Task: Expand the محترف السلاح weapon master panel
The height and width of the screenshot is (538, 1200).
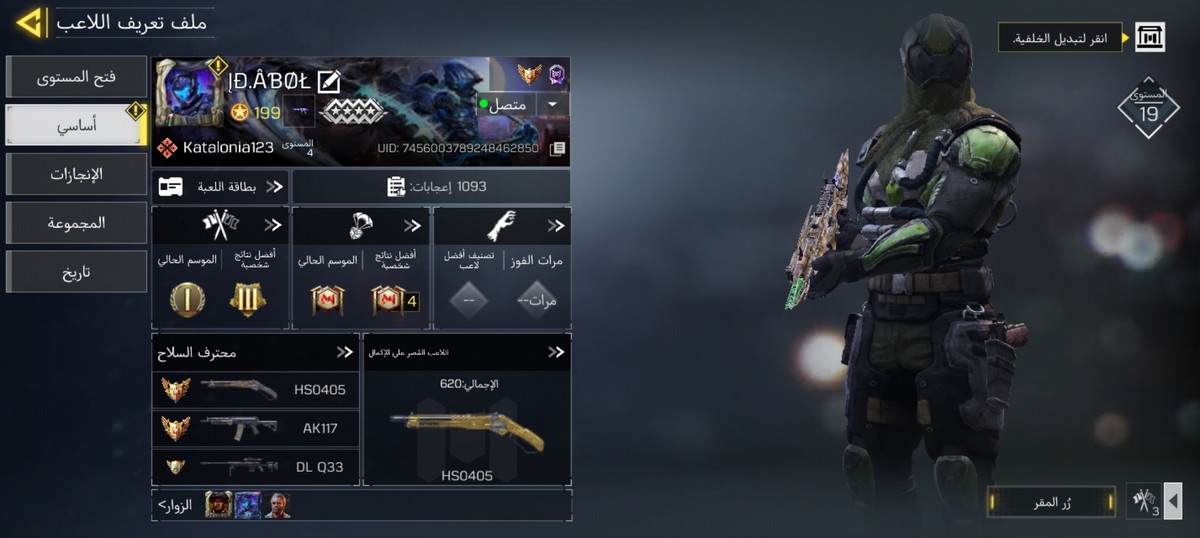Action: pos(345,352)
